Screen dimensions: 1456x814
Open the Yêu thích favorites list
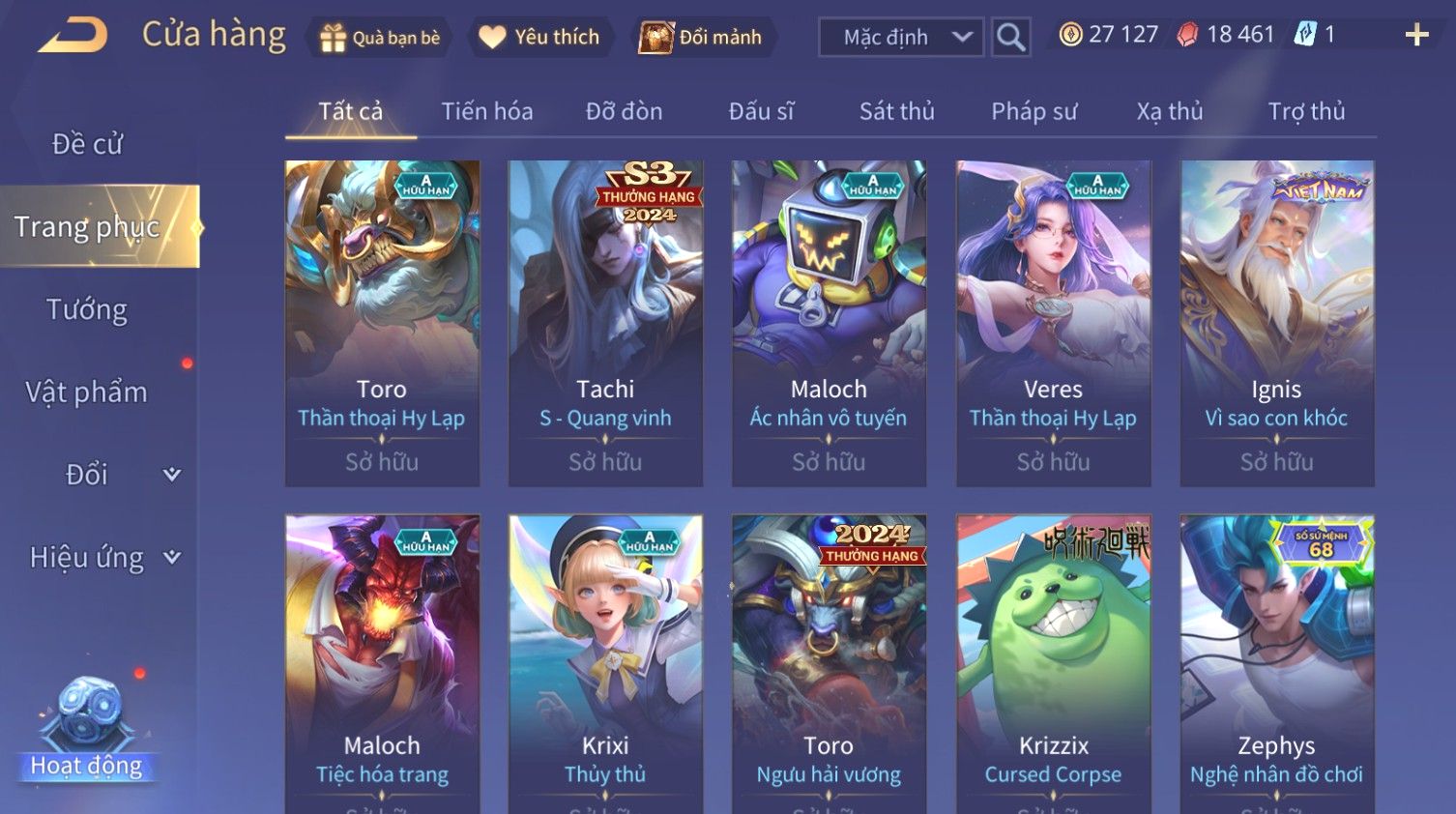tap(540, 38)
